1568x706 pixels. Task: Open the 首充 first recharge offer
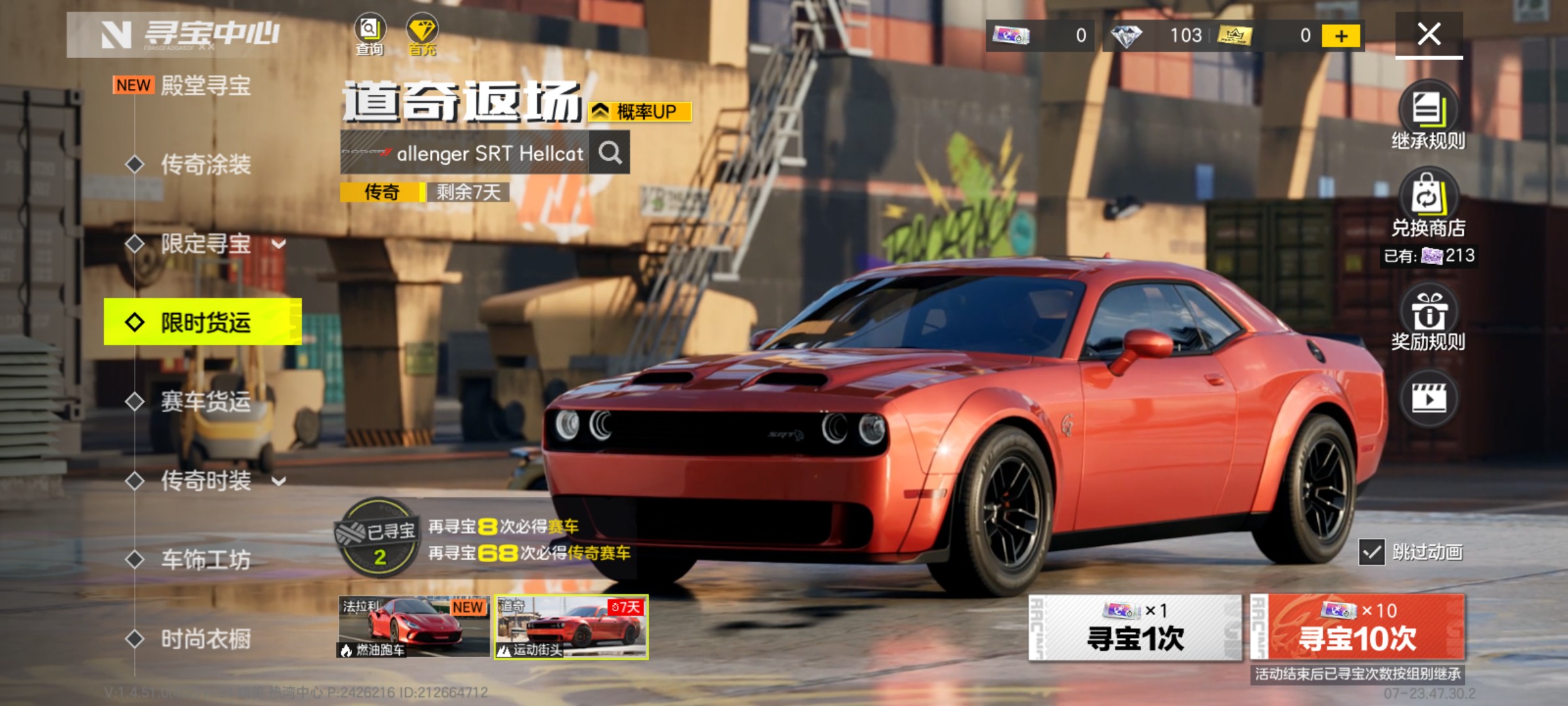pyautogui.click(x=422, y=34)
